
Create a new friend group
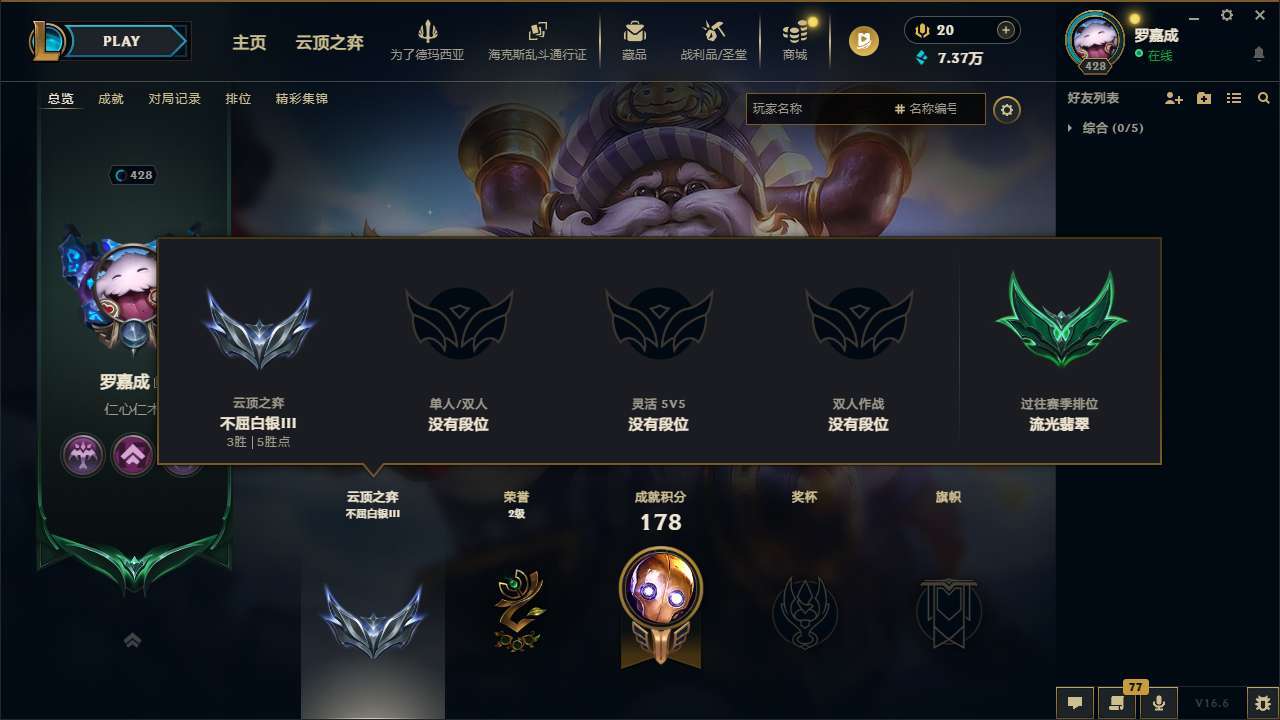pyautogui.click(x=1204, y=98)
